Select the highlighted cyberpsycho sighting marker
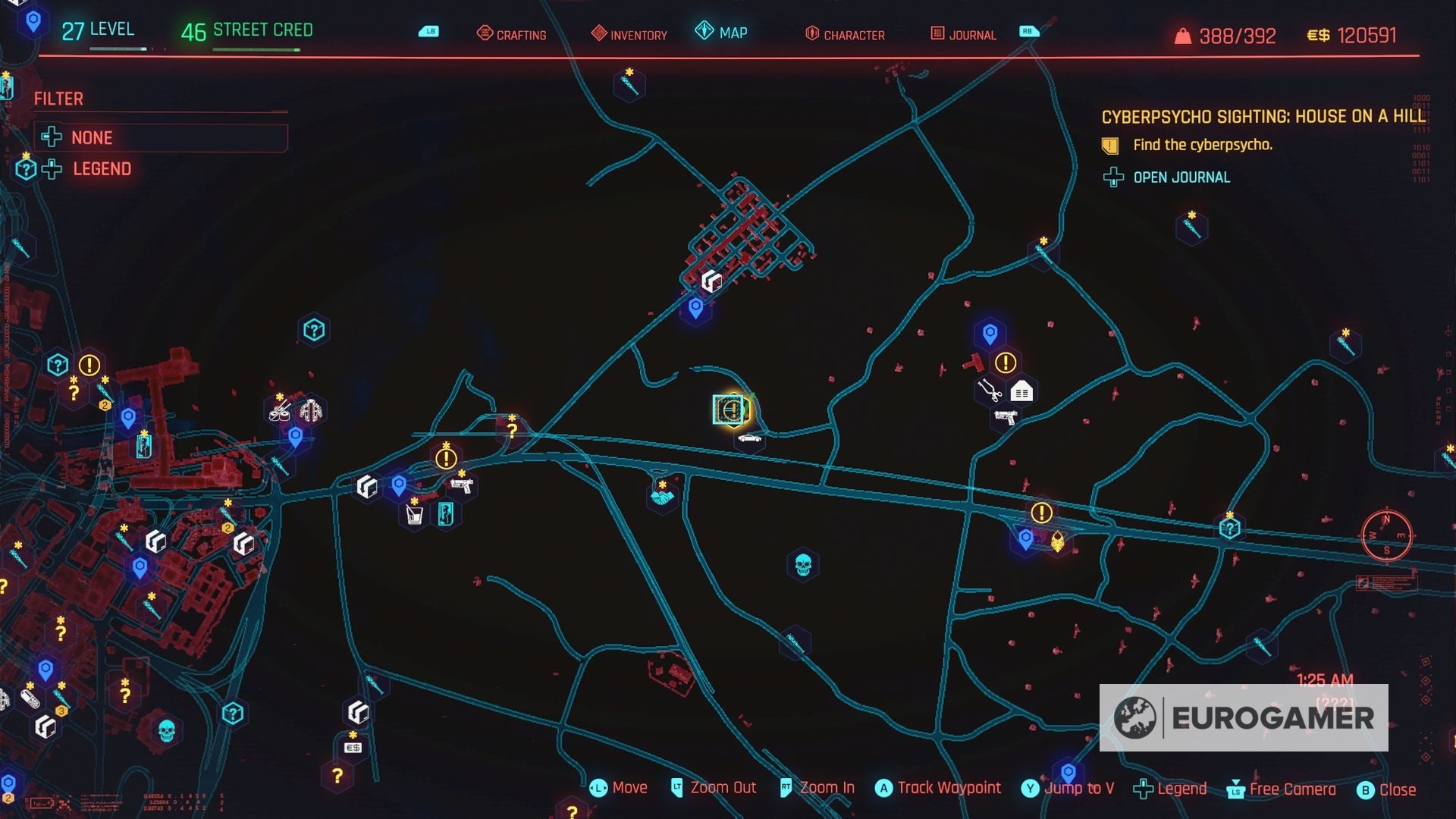This screenshot has height=819, width=1456. pyautogui.click(x=730, y=410)
